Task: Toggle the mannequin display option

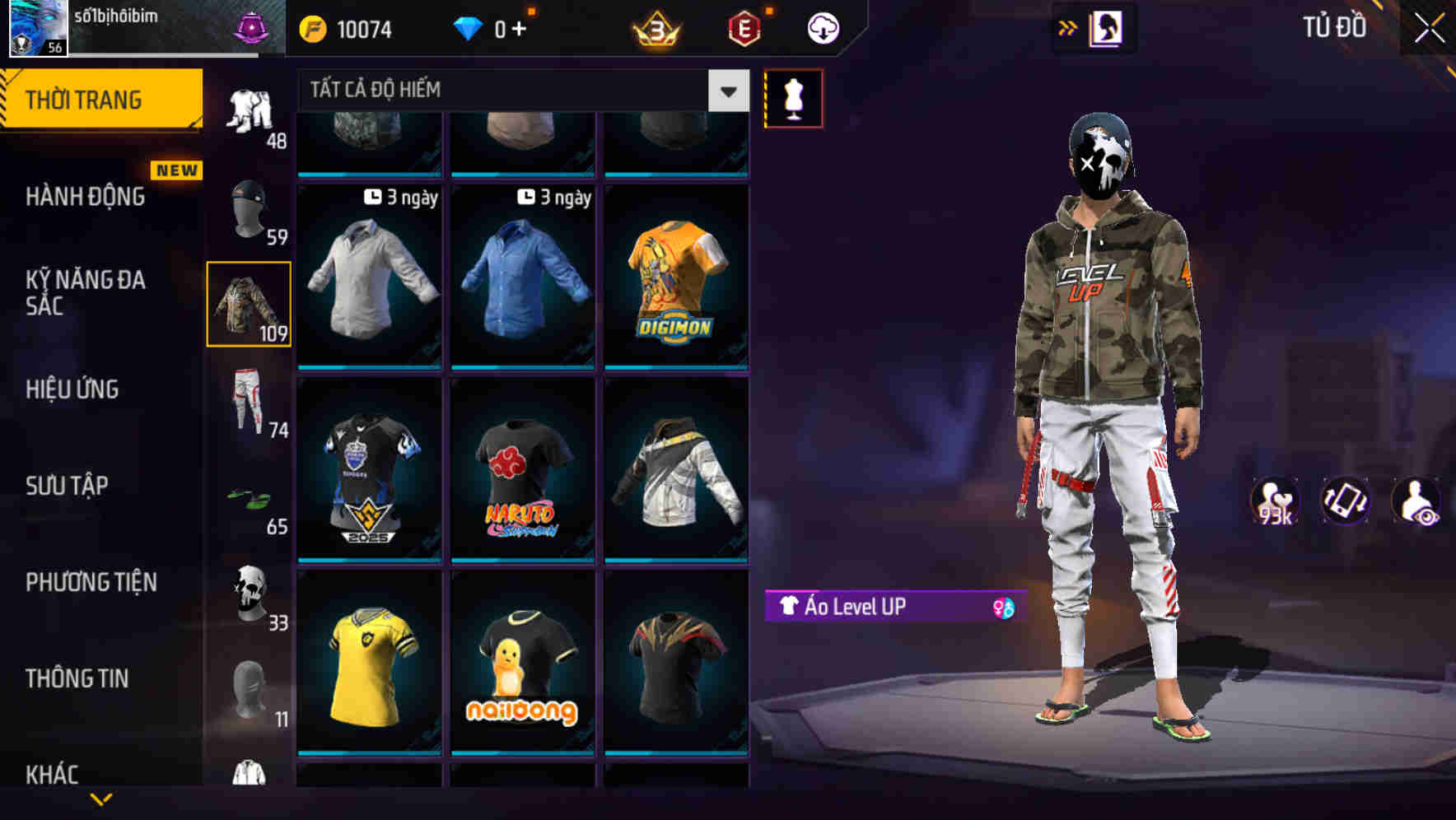Action: pos(793,97)
